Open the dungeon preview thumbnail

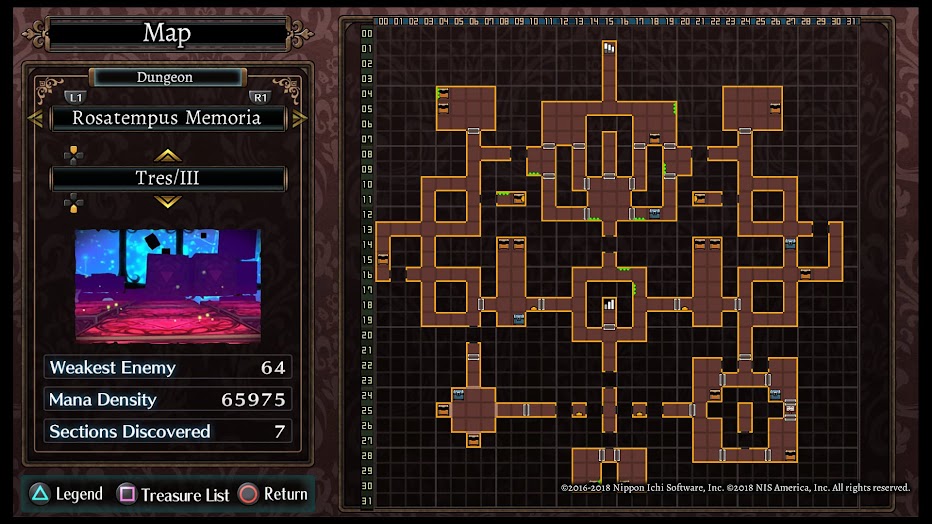167,285
